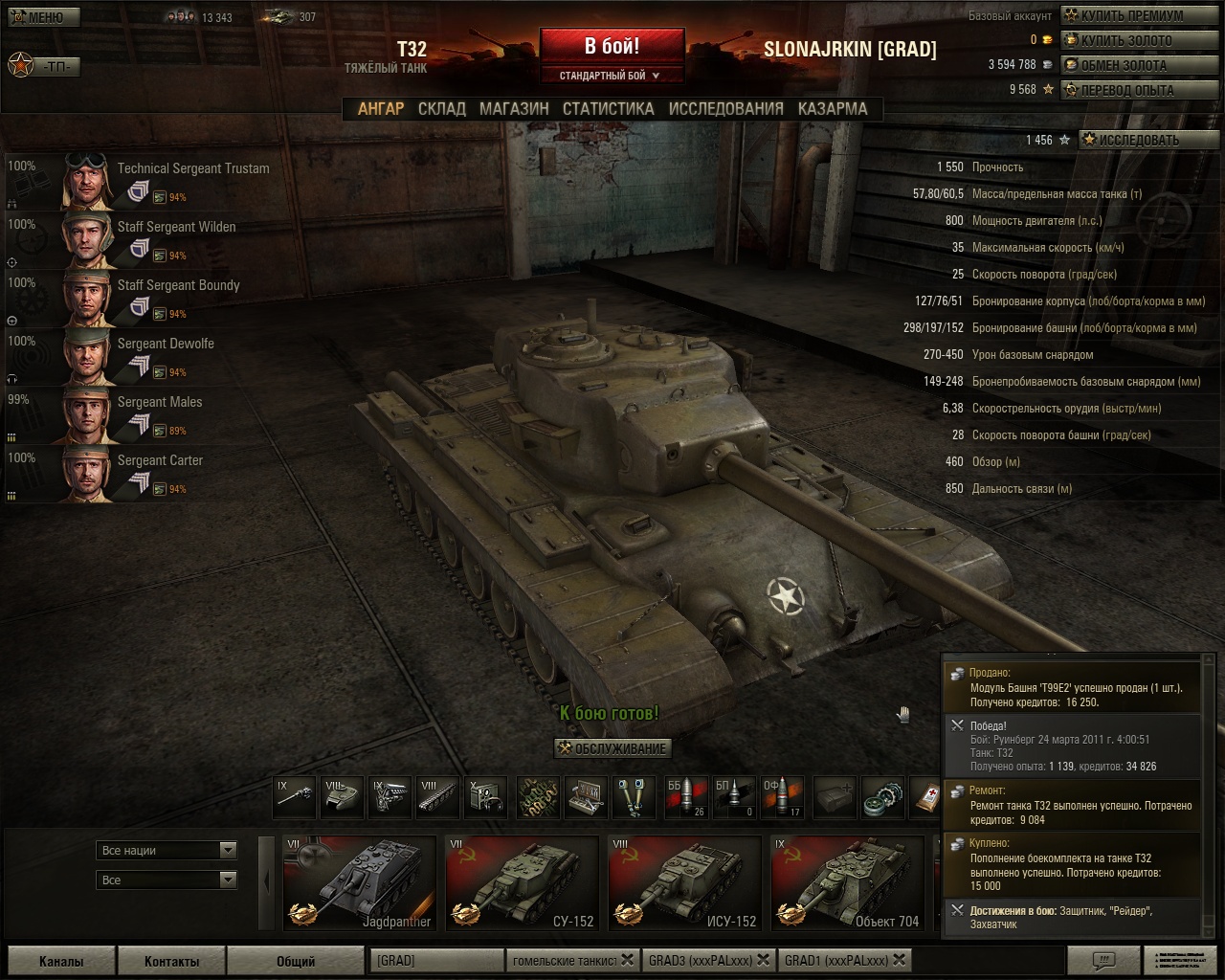
Task: Go to the ИССЛЕДОВАНИЯ tab
Action: coord(725,109)
